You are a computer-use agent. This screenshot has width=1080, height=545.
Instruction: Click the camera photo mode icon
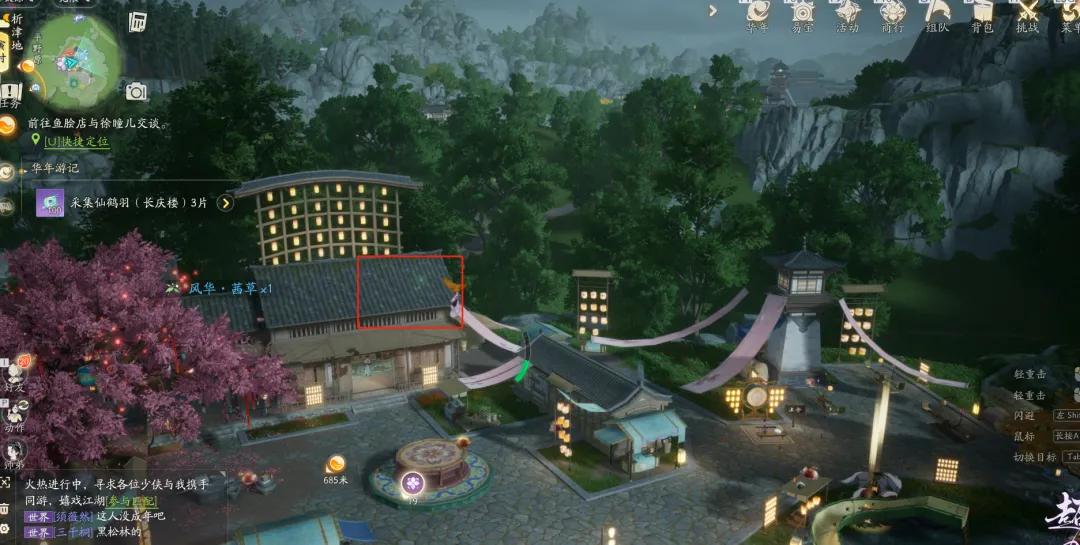[136, 92]
